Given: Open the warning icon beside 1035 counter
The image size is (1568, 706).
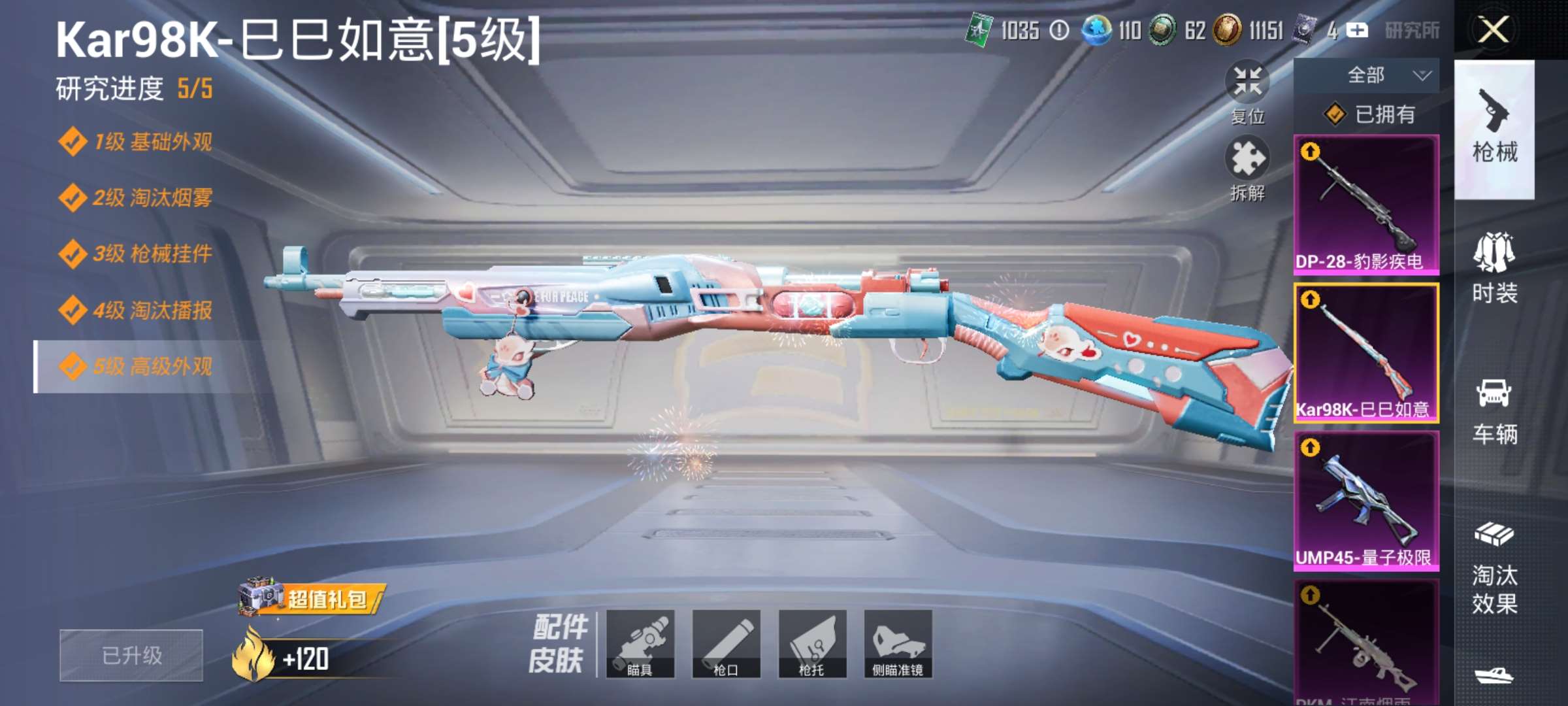Looking at the screenshot, I should [x=1058, y=31].
